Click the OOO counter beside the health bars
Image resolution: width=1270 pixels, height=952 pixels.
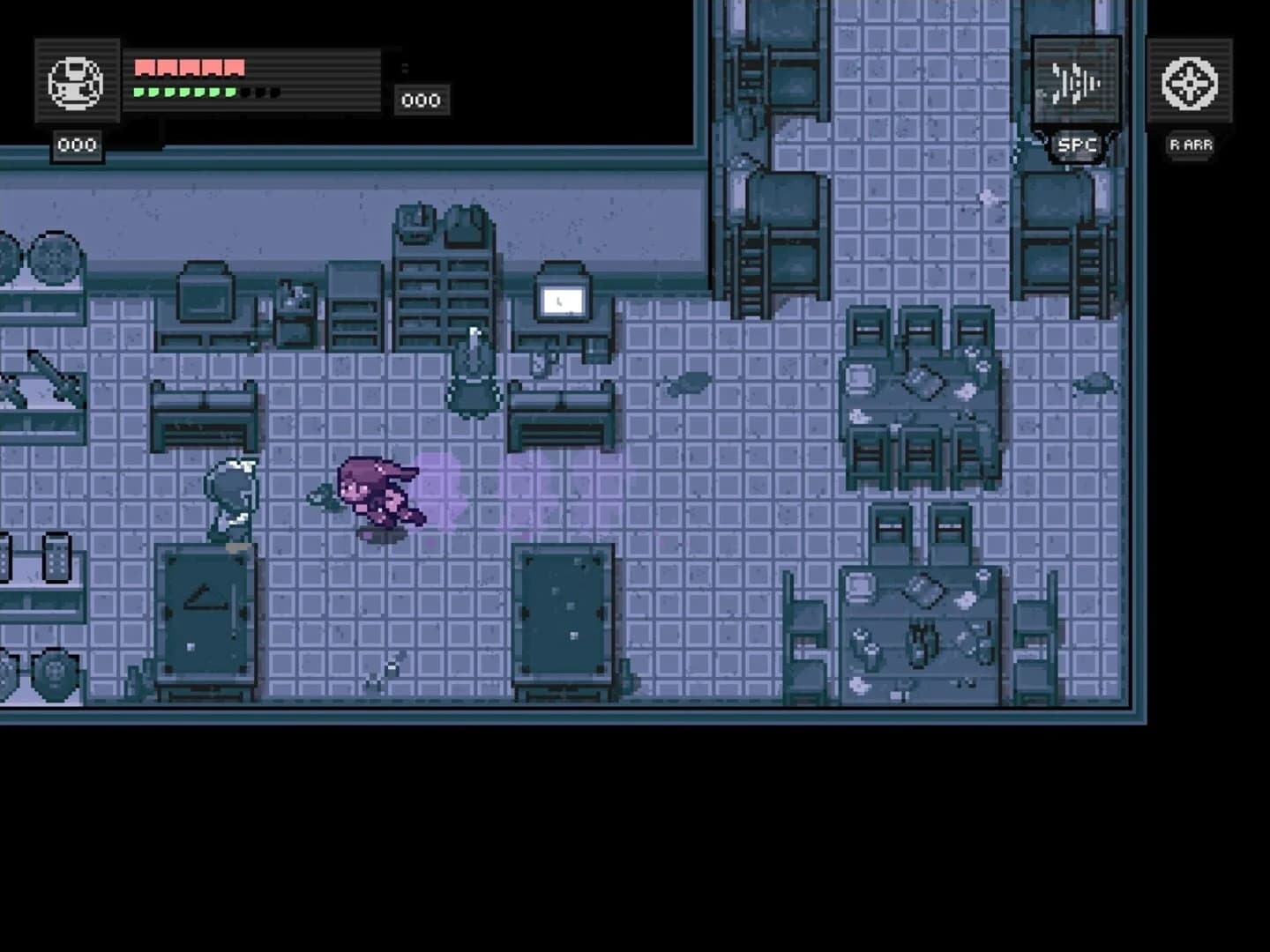(x=422, y=99)
